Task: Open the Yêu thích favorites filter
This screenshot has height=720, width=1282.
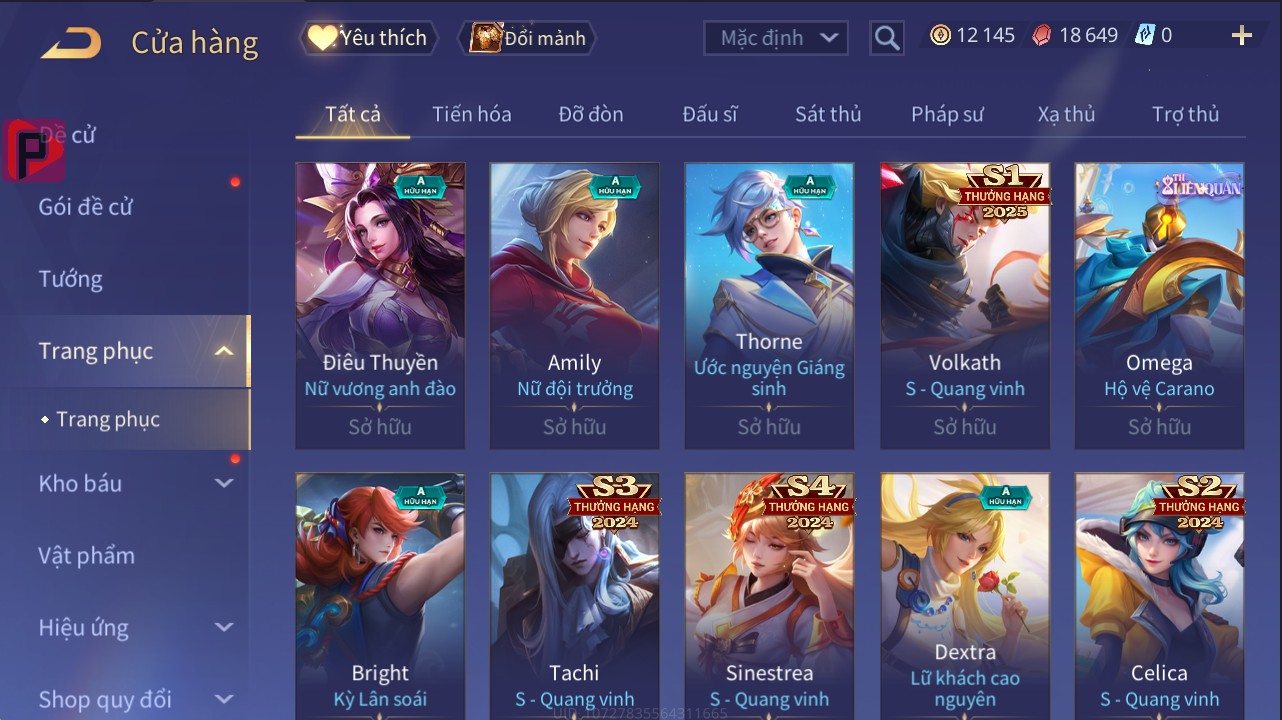Action: (x=368, y=38)
